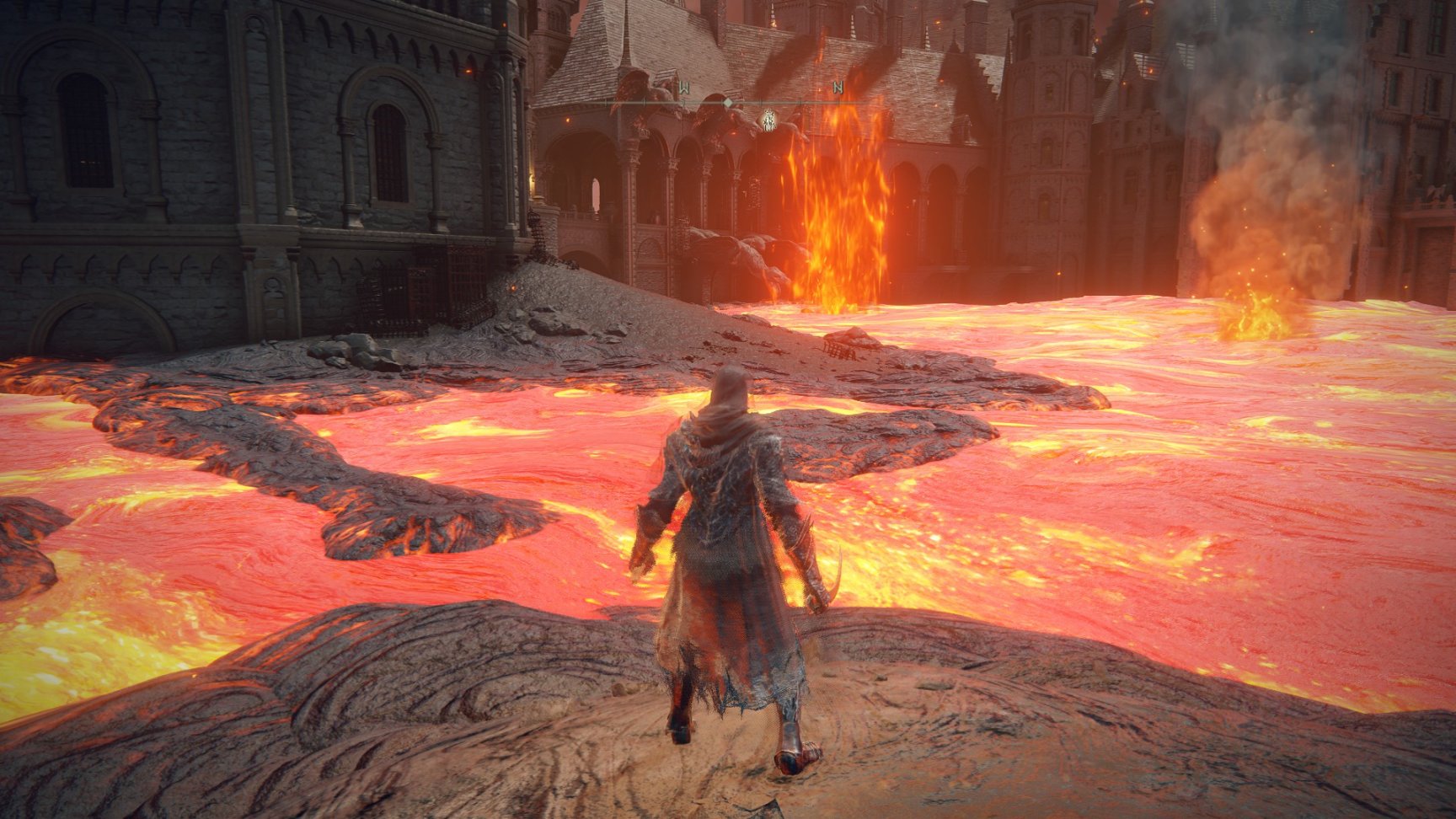Viewport: 1456px width, 819px height.
Task: Click the N heading on the compass
Action: (838, 88)
